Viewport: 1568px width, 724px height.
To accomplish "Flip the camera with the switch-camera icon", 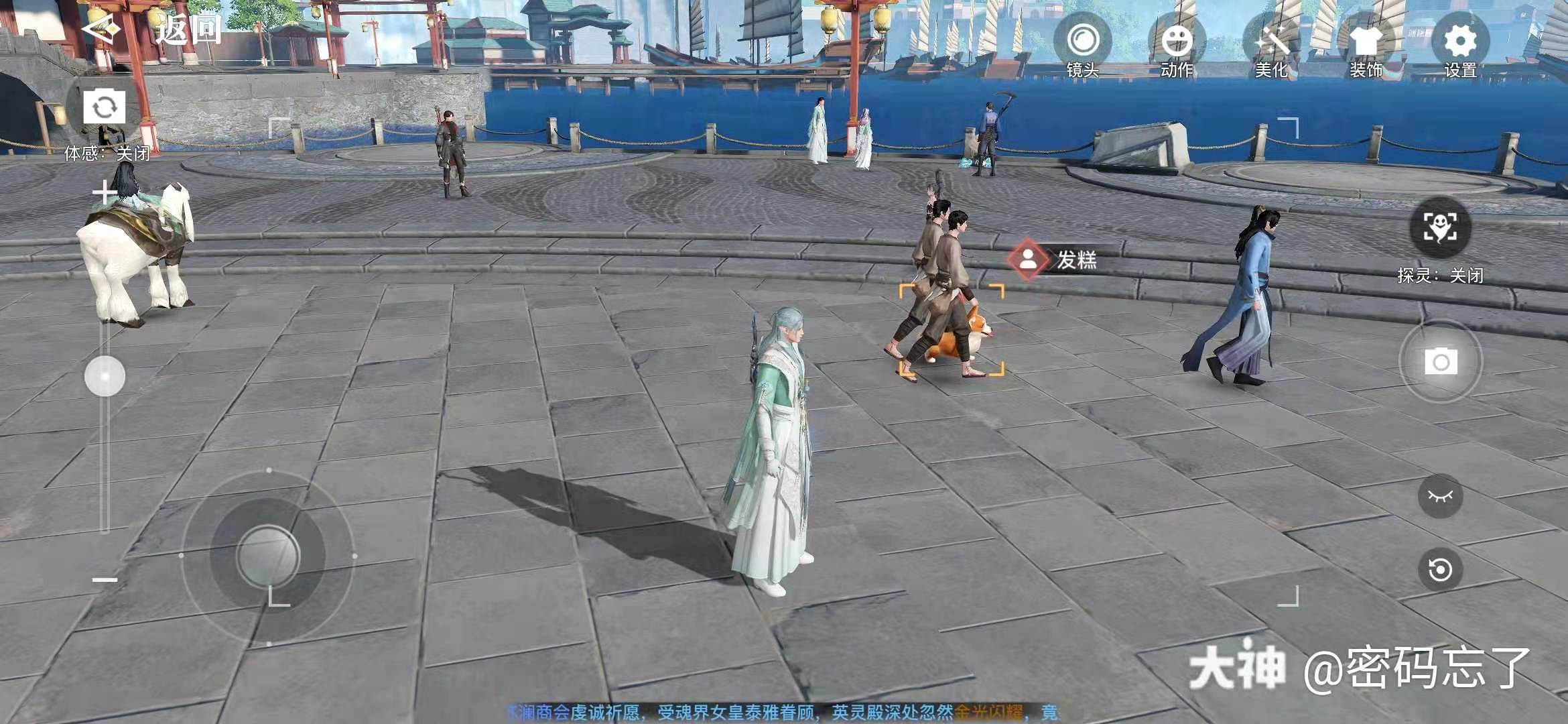I will 104,107.
